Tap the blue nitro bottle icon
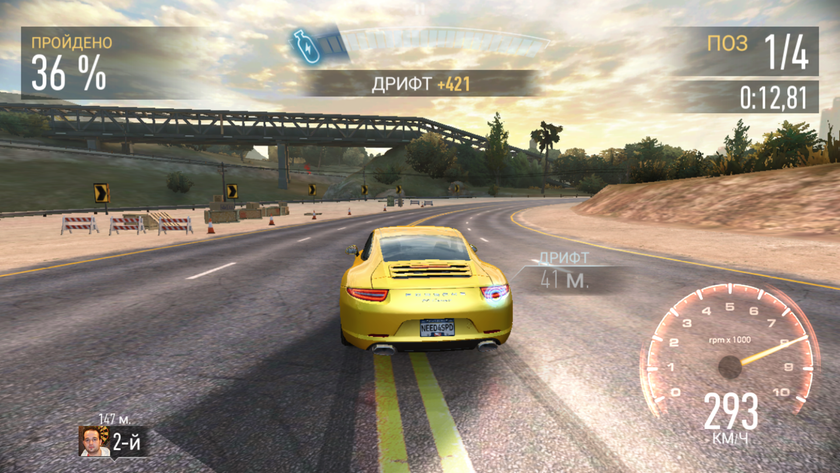The width and height of the screenshot is (840, 473). [304, 45]
